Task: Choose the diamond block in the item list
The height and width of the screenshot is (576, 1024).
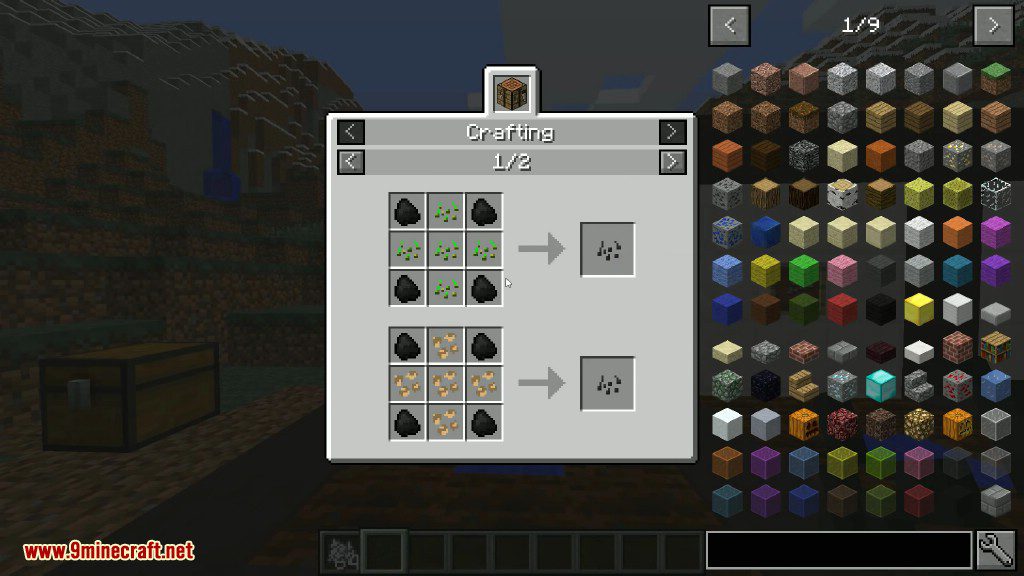Action: point(881,384)
